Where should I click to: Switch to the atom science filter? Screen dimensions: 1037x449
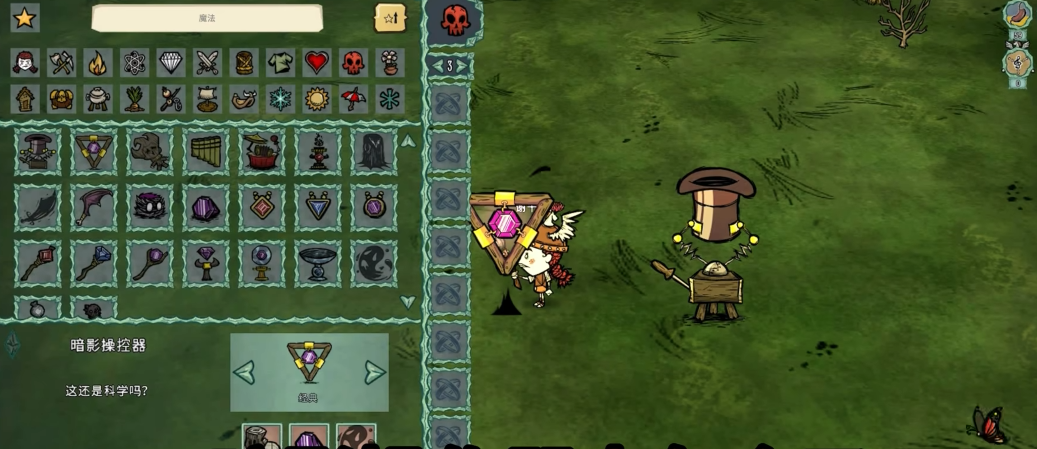(135, 63)
